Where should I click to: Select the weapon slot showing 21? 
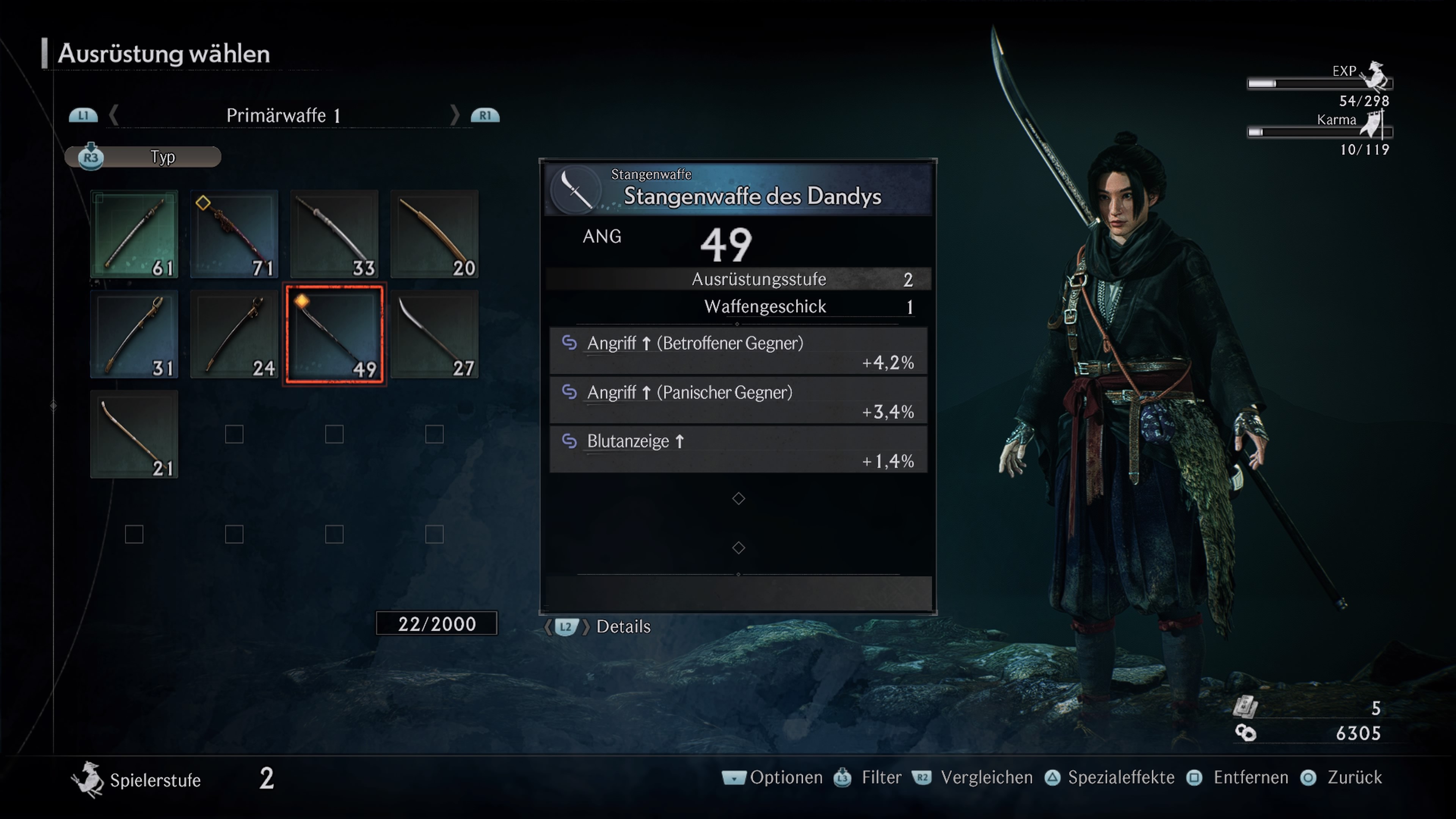pyautogui.click(x=135, y=434)
